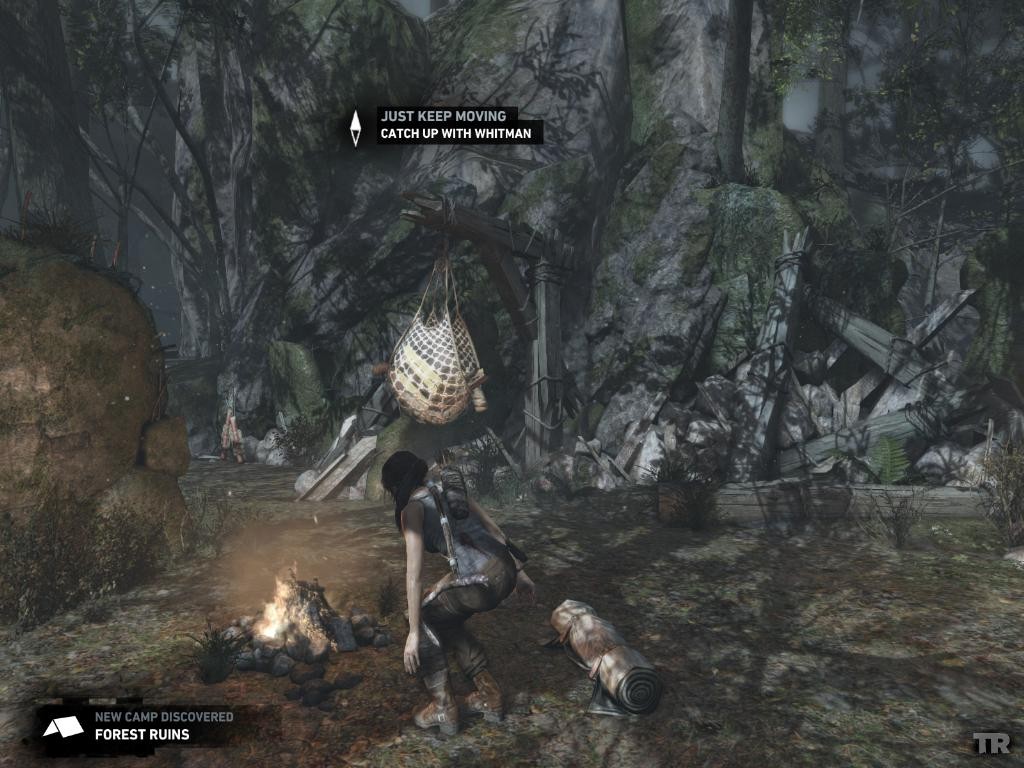Click the objective marker icon beside Just Keep Moving

[355, 127]
